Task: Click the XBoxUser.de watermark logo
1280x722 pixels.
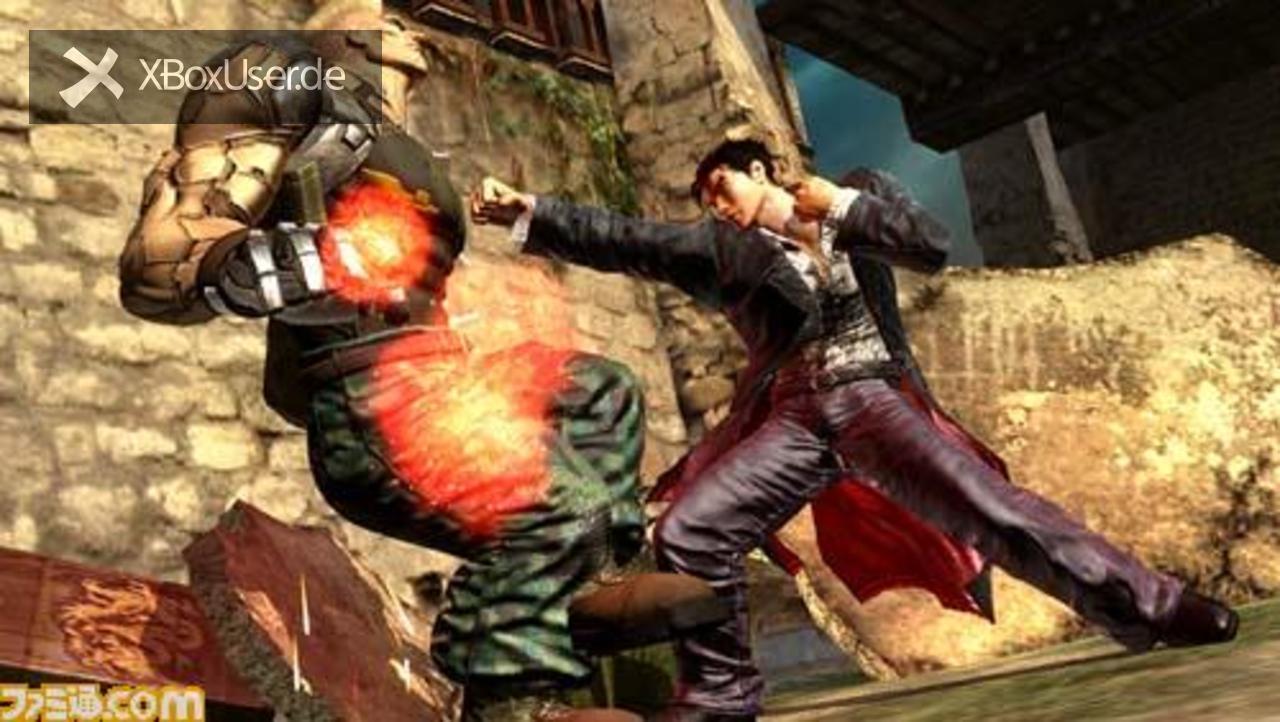Action: click(x=204, y=77)
